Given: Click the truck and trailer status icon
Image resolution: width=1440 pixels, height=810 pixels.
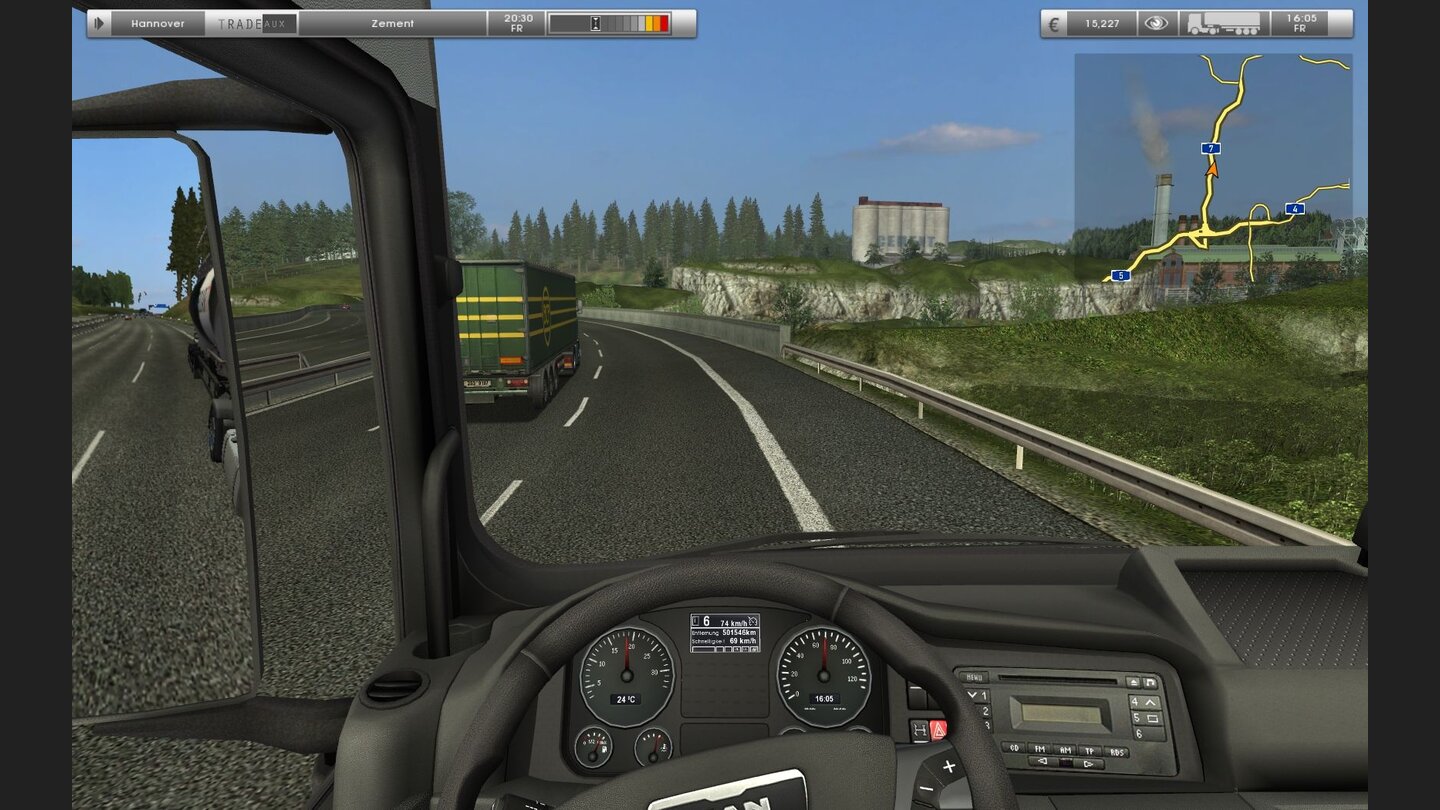Looking at the screenshot, I should (x=1223, y=23).
